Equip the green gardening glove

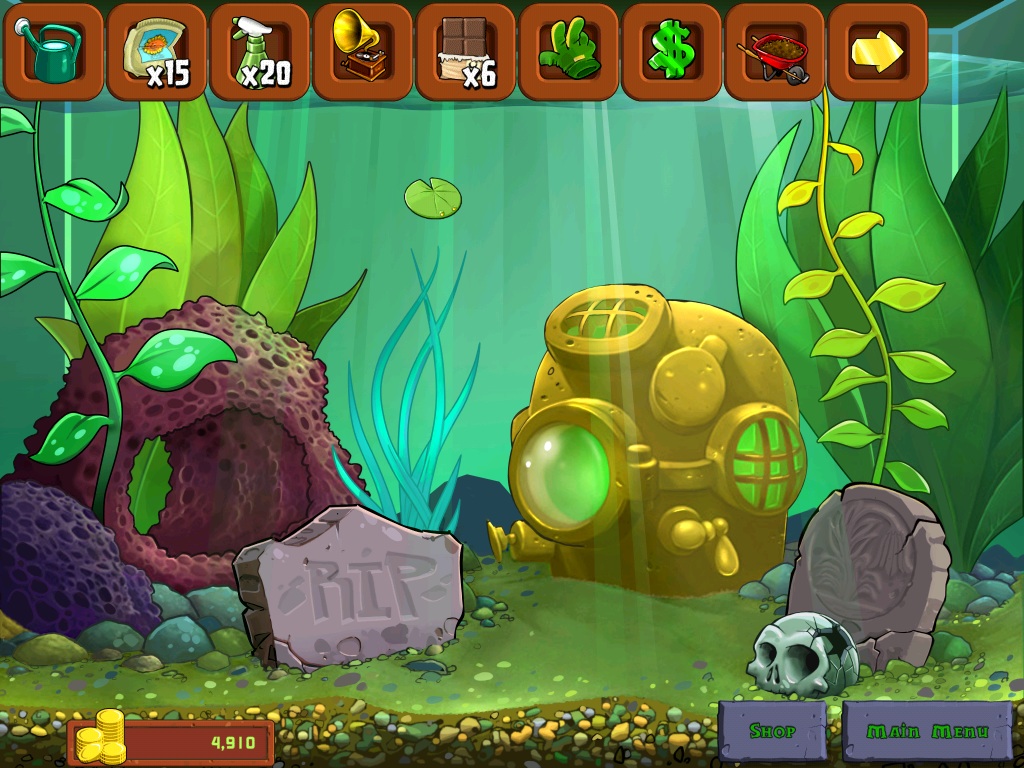pos(568,50)
